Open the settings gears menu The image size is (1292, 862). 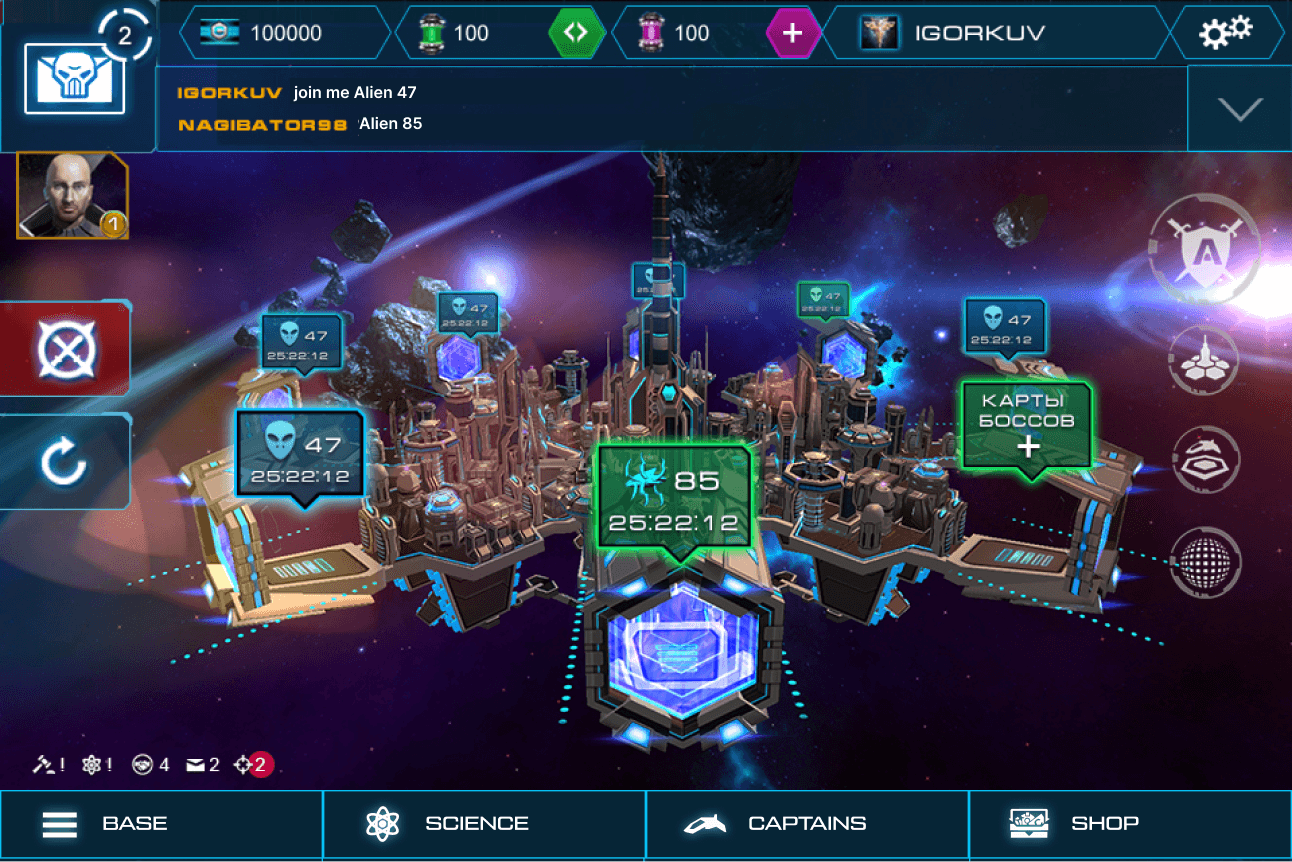[x=1225, y=32]
